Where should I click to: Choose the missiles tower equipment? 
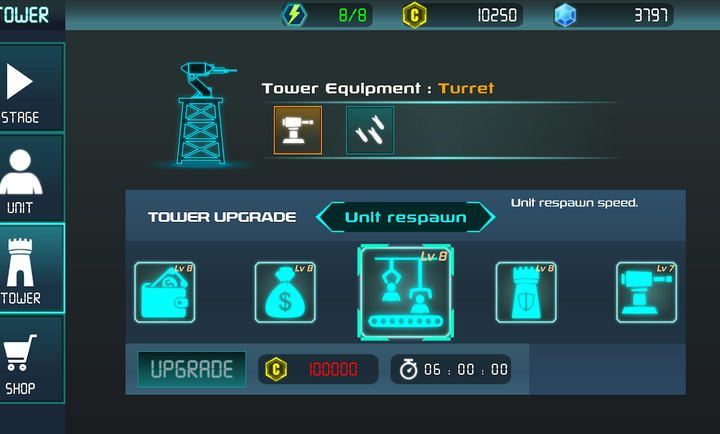pos(370,130)
